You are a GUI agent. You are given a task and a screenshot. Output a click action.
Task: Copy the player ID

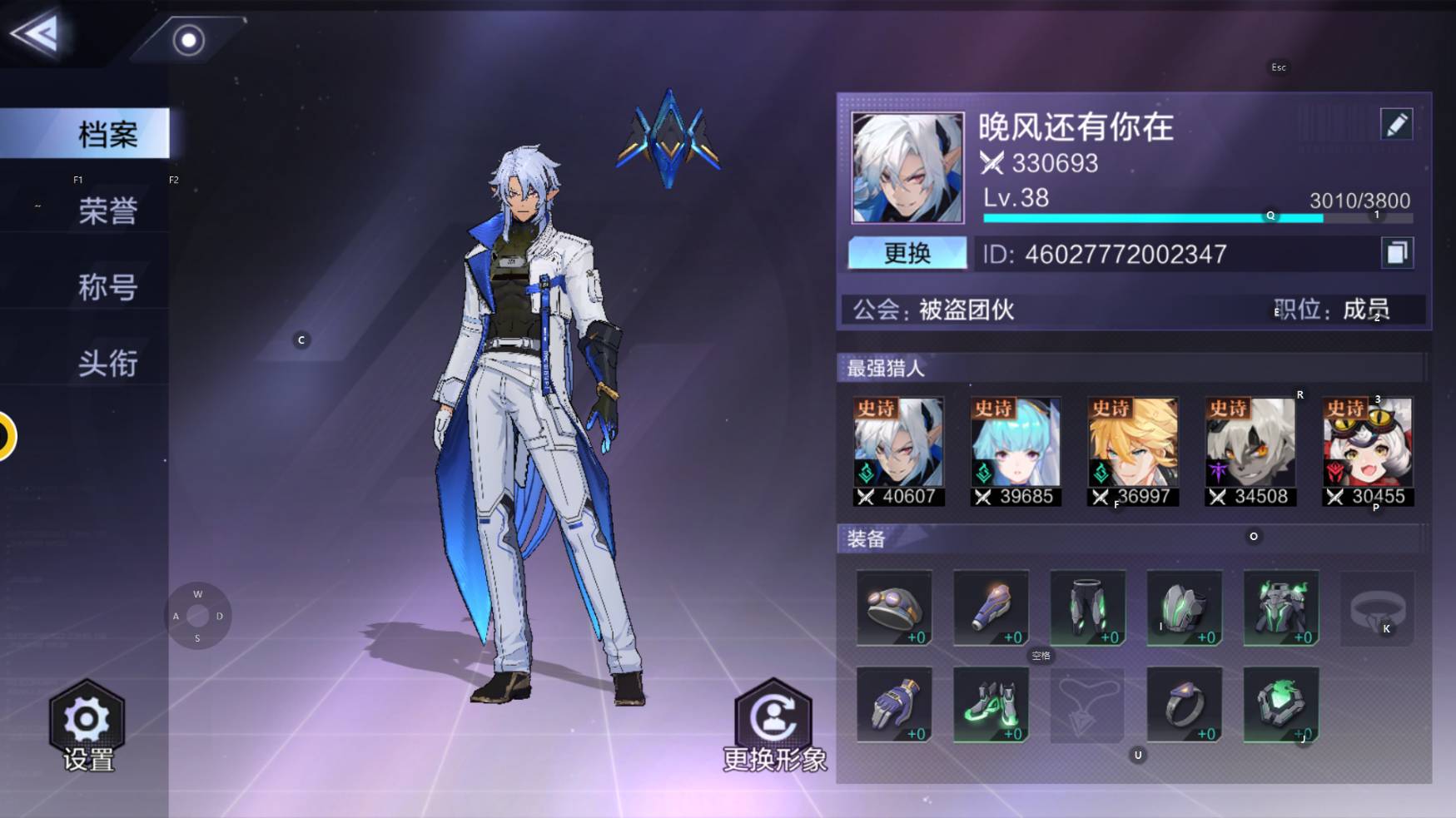click(x=1396, y=253)
